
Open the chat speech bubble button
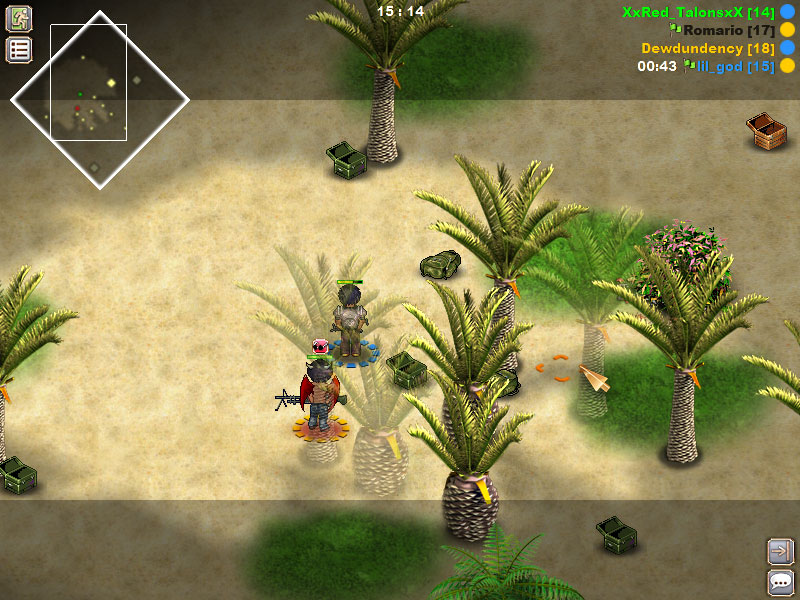pos(780,582)
